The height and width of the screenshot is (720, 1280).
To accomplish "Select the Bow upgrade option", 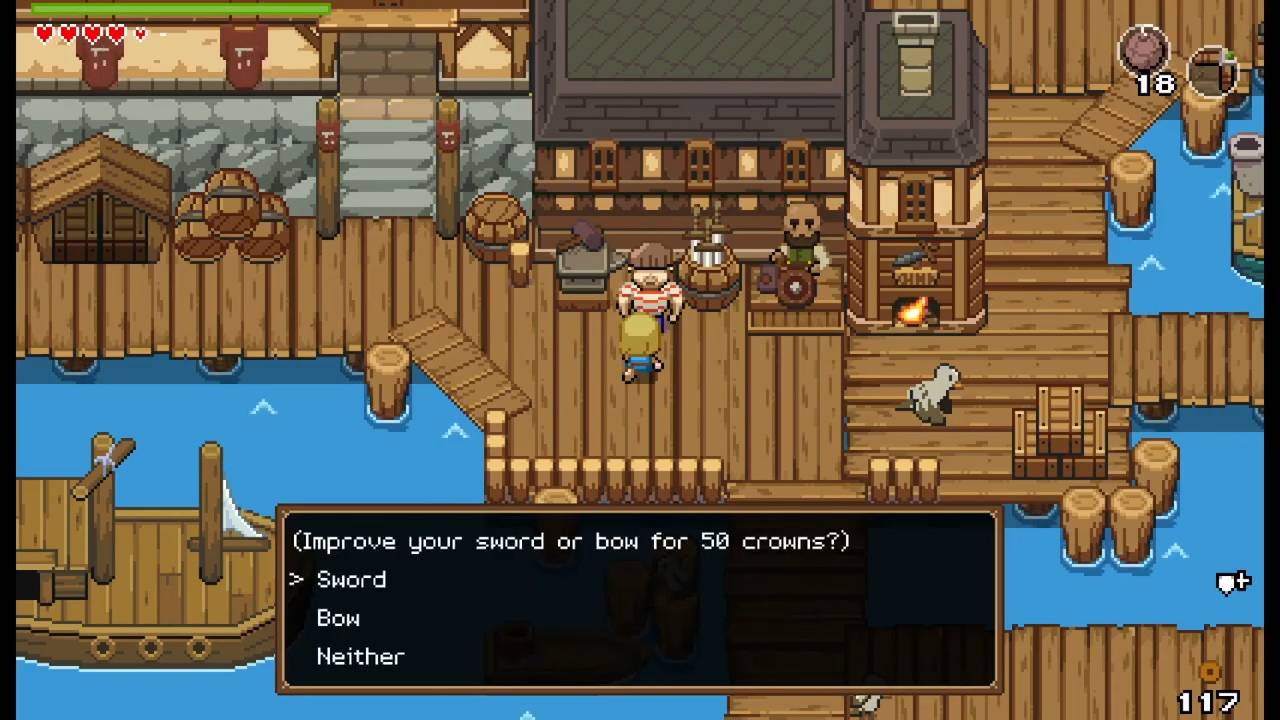I will pos(338,618).
